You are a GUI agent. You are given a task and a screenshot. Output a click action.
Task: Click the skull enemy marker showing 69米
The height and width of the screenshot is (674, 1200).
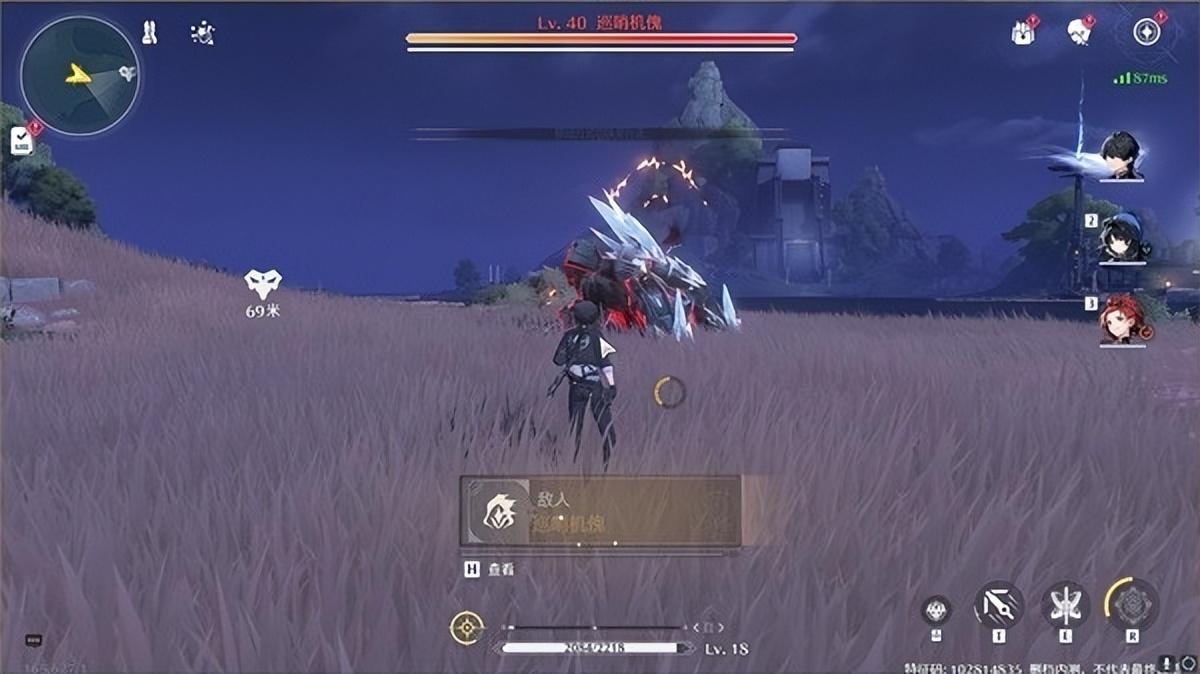[263, 284]
